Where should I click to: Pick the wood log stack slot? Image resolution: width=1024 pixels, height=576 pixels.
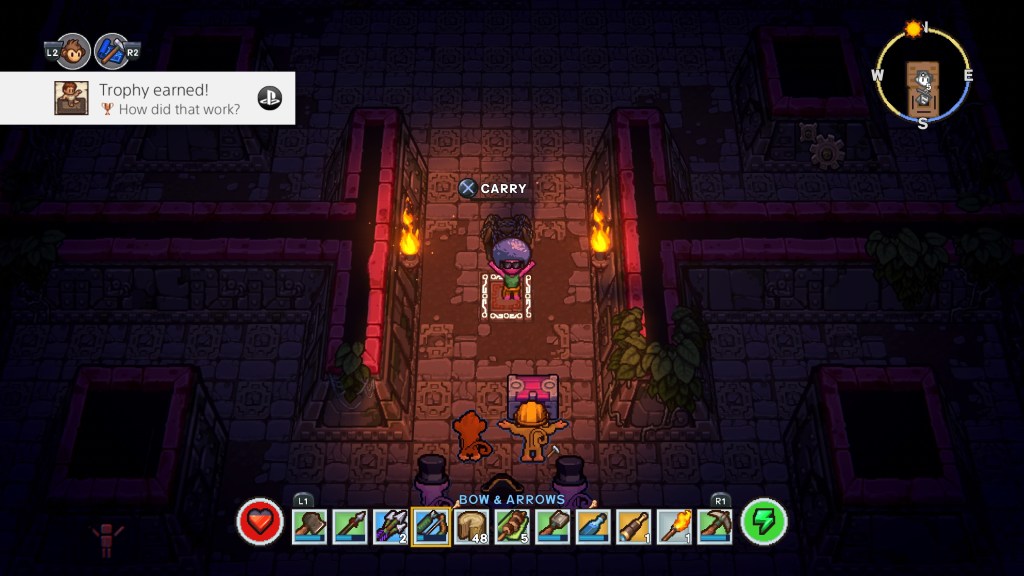click(472, 526)
